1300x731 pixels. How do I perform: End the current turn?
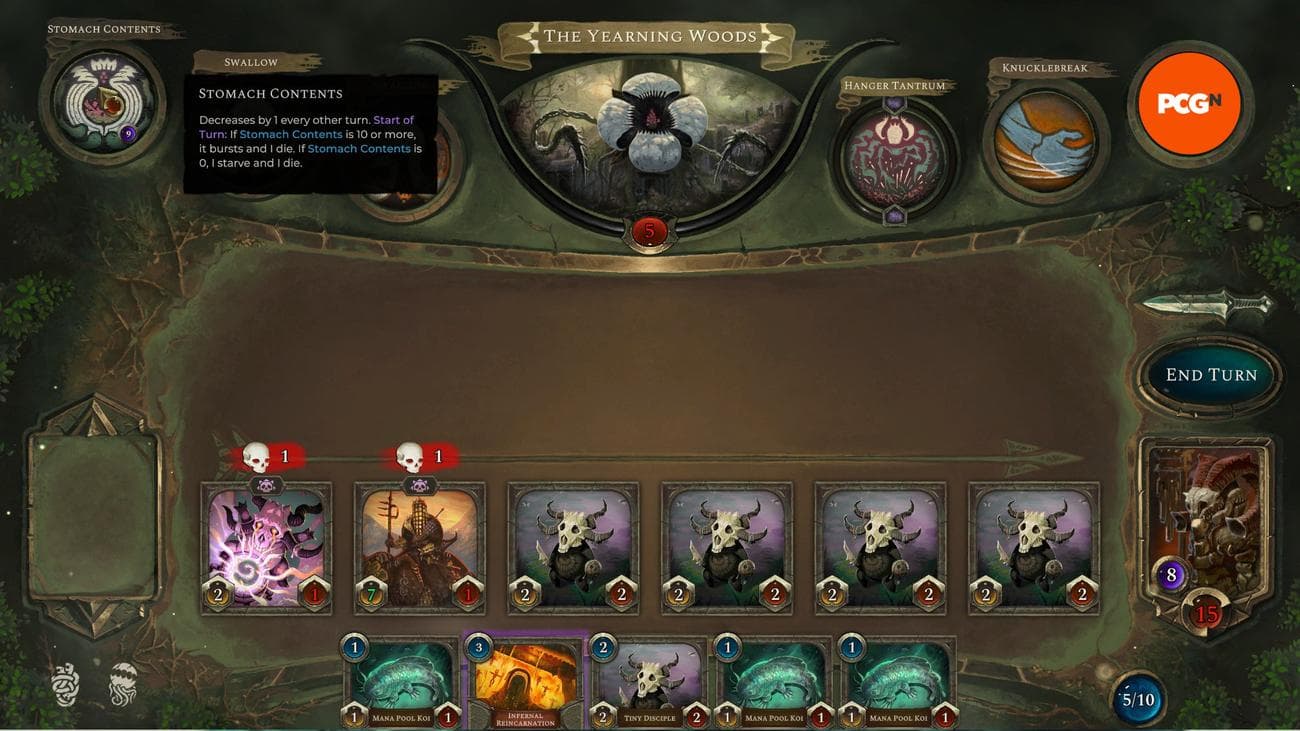click(x=1210, y=375)
